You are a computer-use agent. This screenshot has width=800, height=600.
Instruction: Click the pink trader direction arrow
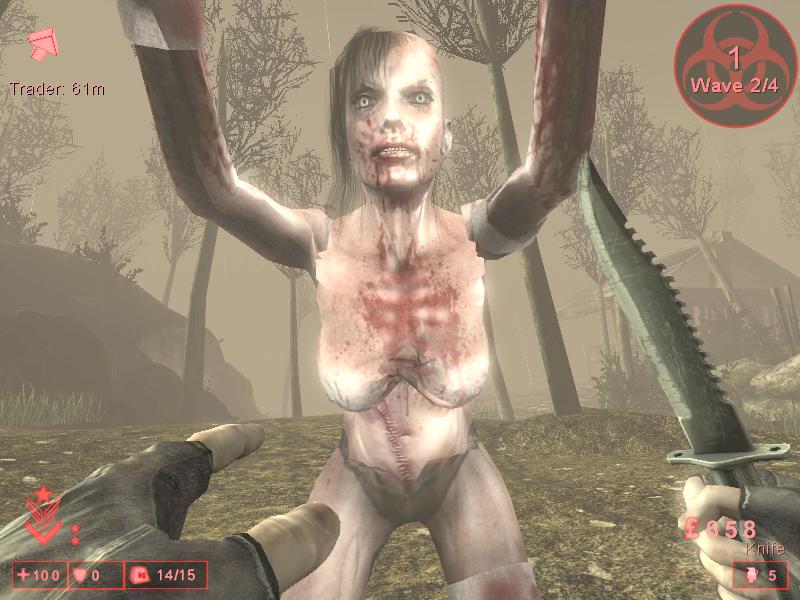45,42
